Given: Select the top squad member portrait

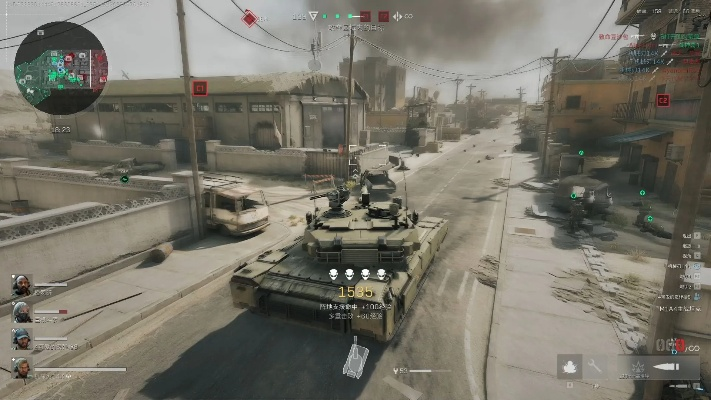Looking at the screenshot, I should pos(21,286).
